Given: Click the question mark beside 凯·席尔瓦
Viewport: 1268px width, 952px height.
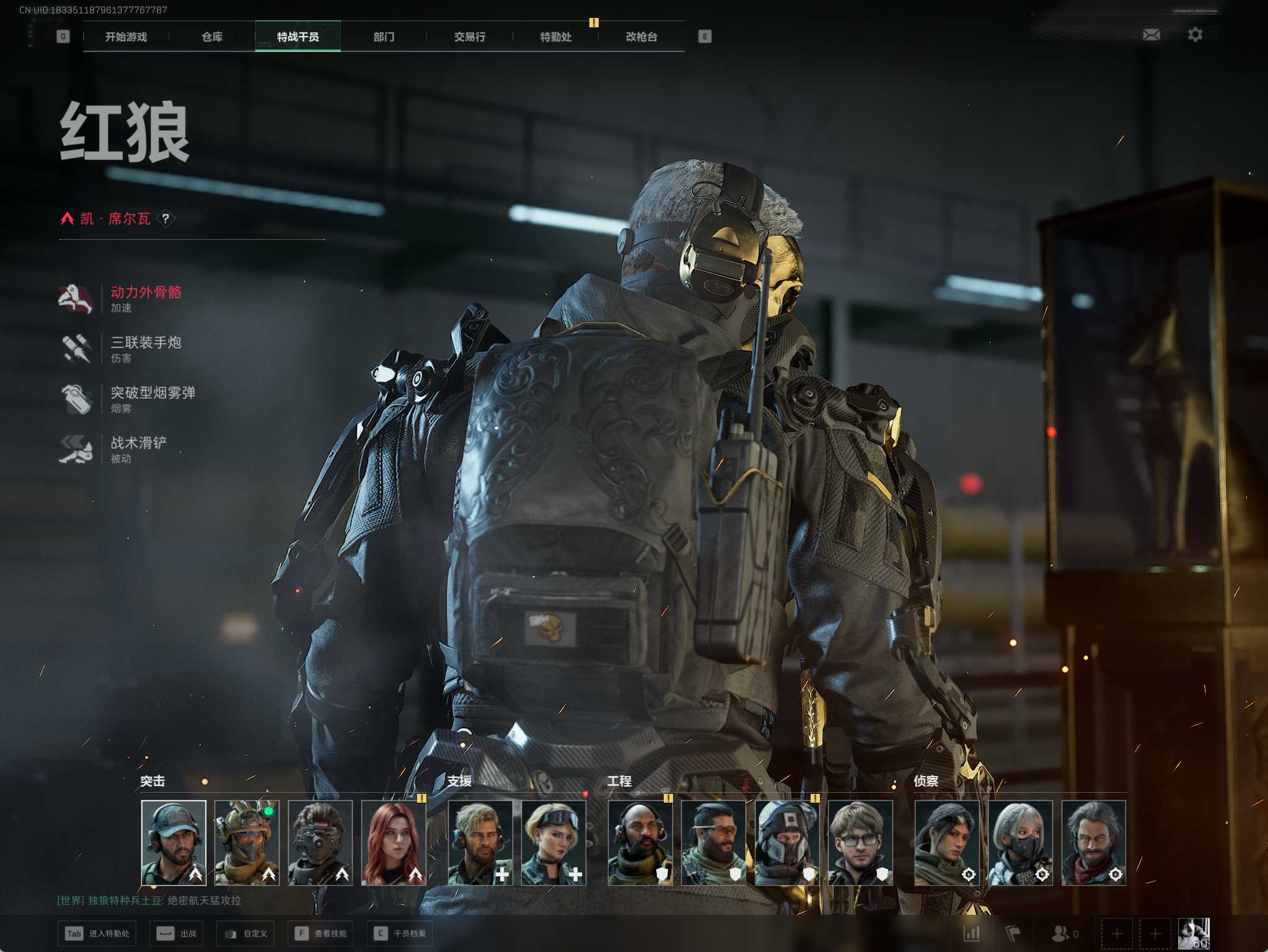Looking at the screenshot, I should tap(165, 219).
